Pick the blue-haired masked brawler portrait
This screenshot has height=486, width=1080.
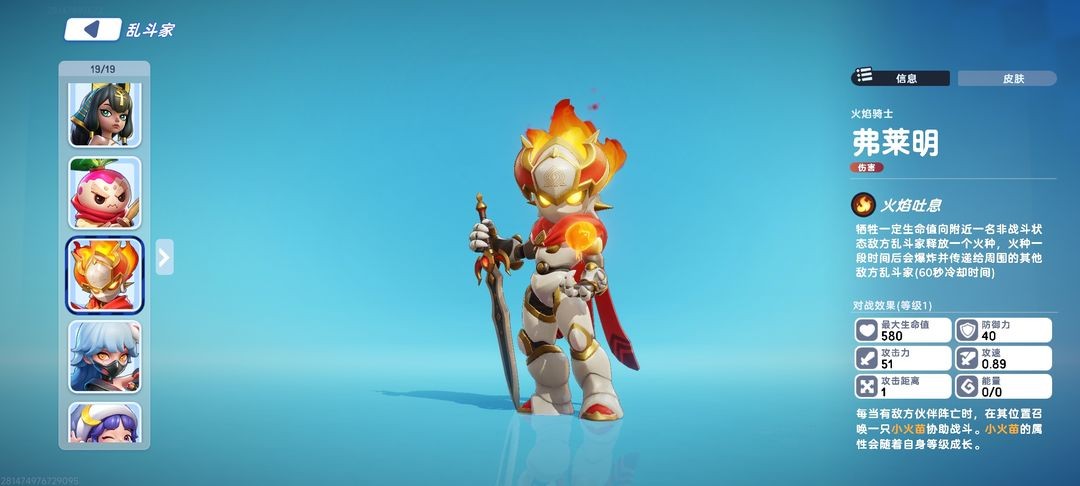105,356
